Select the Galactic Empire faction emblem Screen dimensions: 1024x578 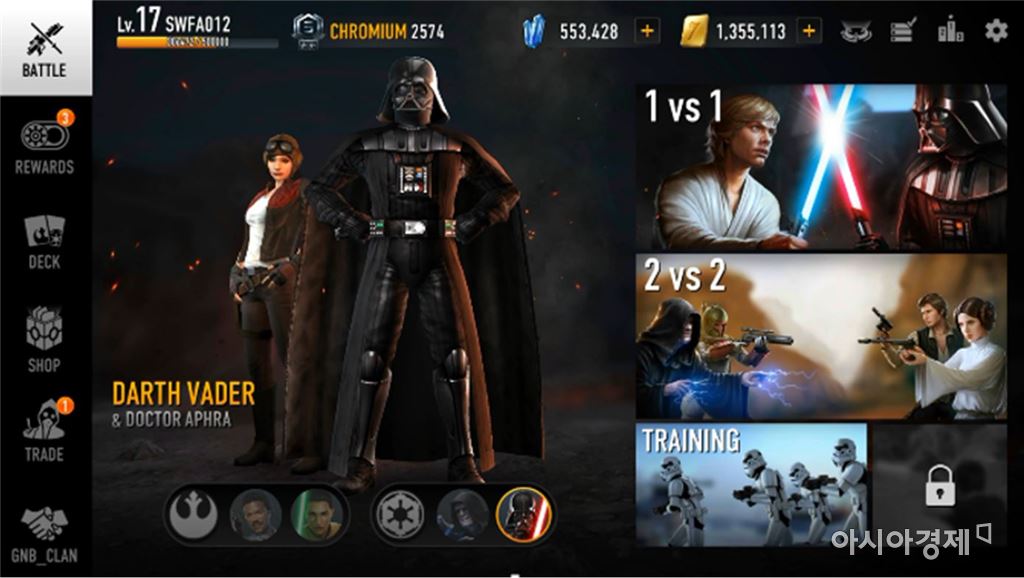click(x=400, y=515)
